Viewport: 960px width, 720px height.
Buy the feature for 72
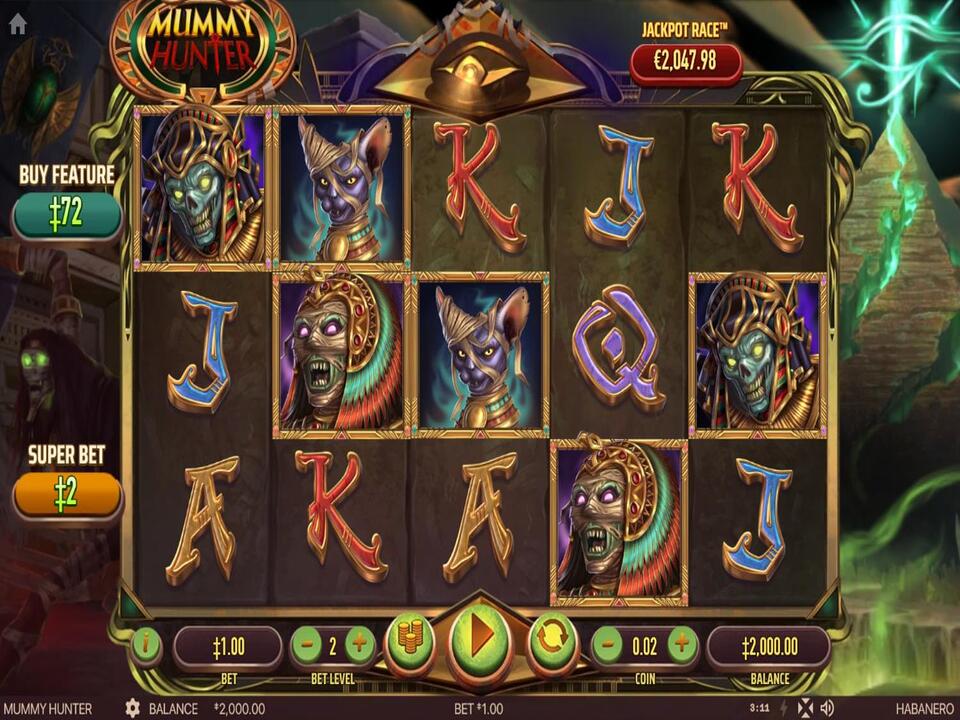[67, 215]
